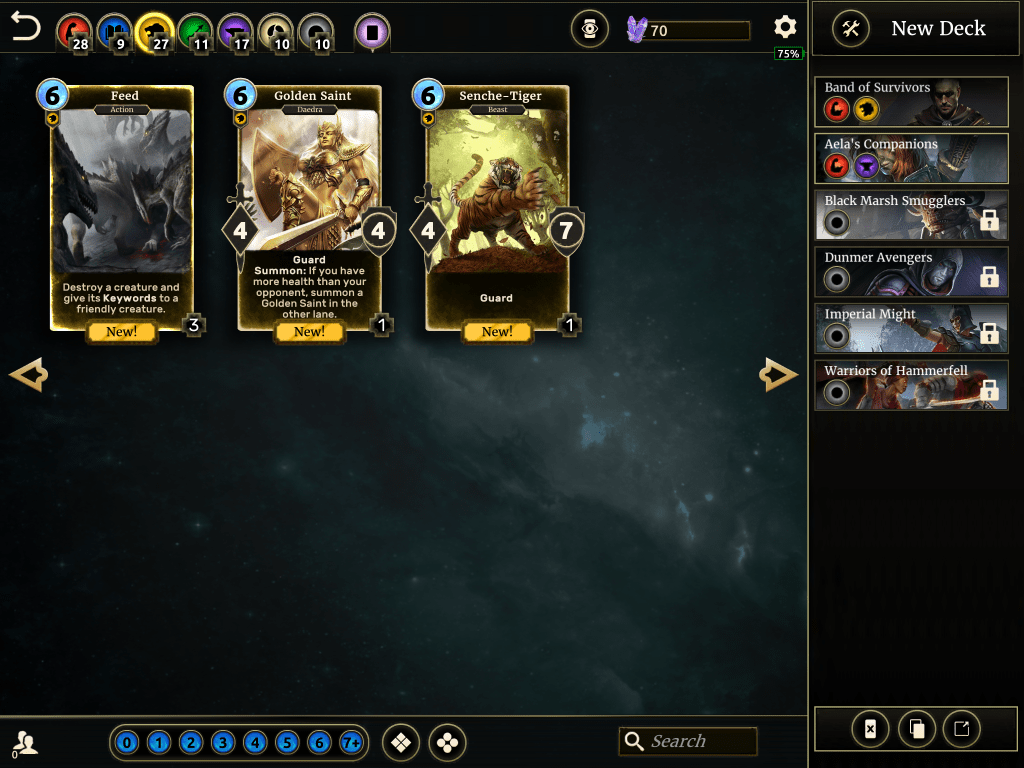This screenshot has height=768, width=1024.
Task: Open Aela's Companions deck
Action: 911,158
